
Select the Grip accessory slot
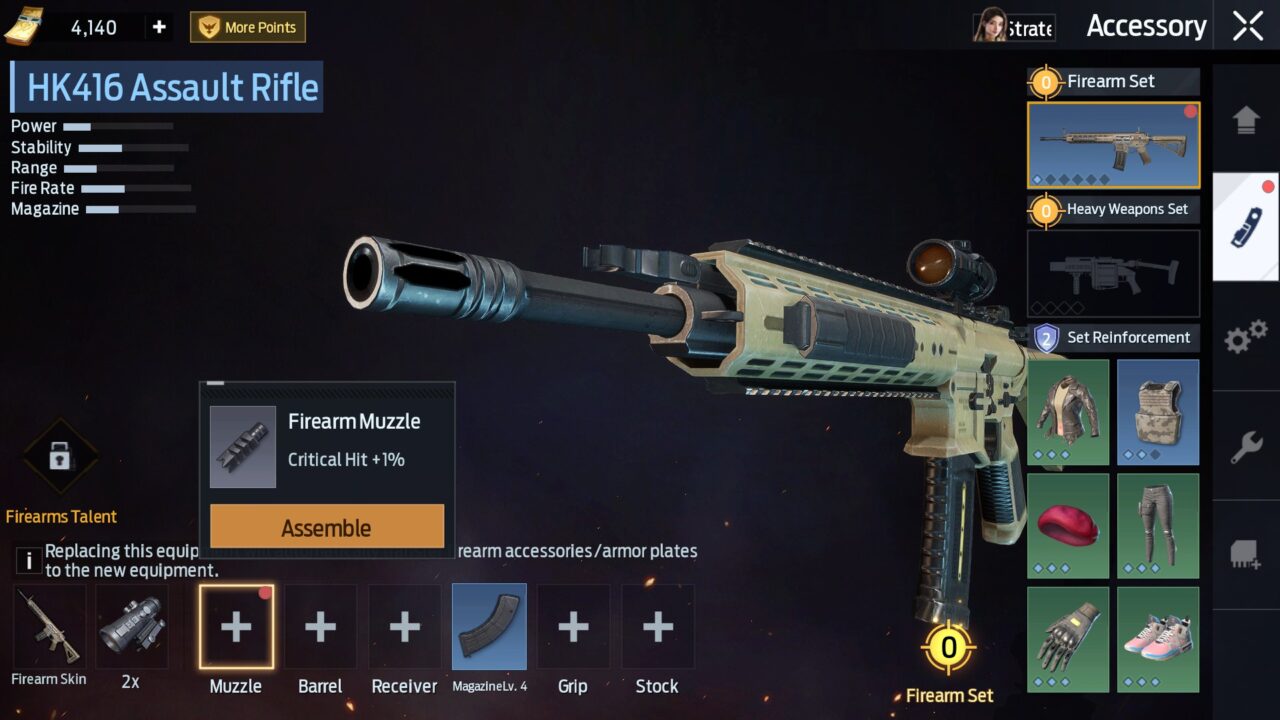click(x=573, y=627)
